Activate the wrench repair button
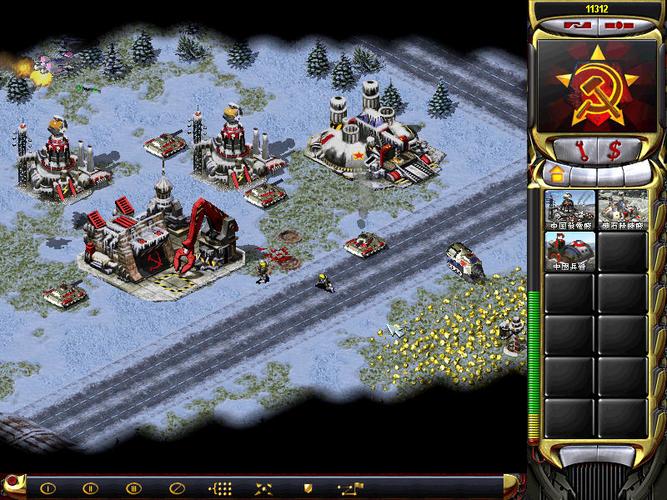This screenshot has width=667, height=500. [x=580, y=150]
